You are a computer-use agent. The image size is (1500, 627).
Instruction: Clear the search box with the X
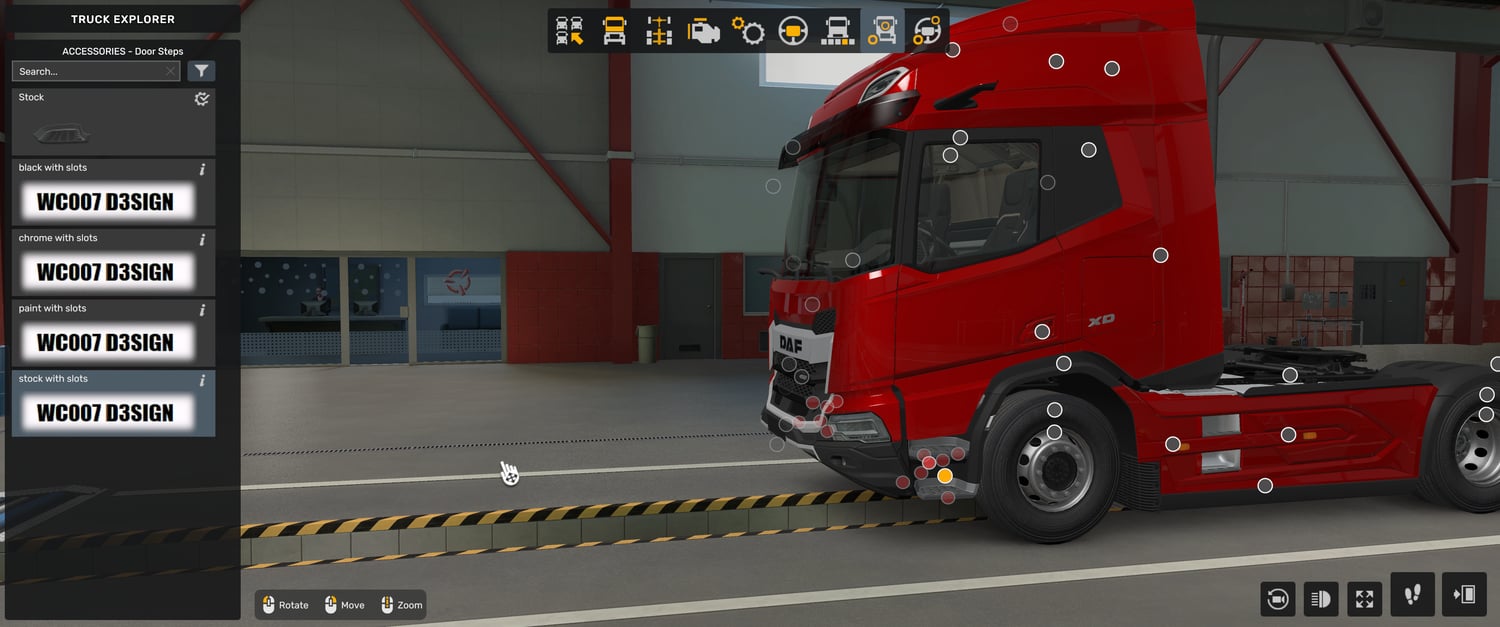171,71
